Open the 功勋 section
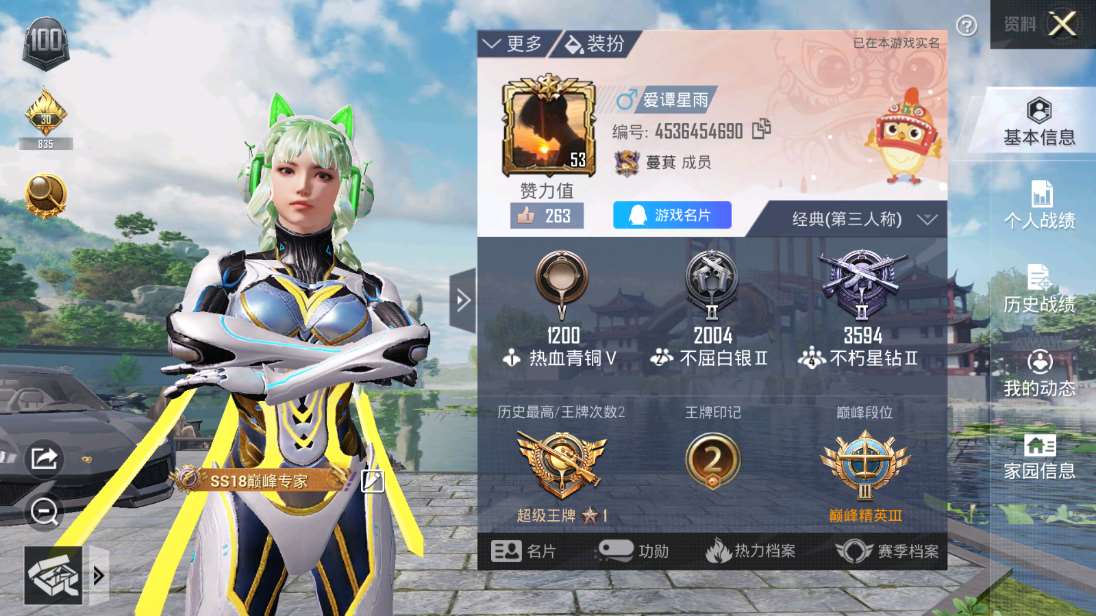This screenshot has height=616, width=1096. [x=634, y=551]
